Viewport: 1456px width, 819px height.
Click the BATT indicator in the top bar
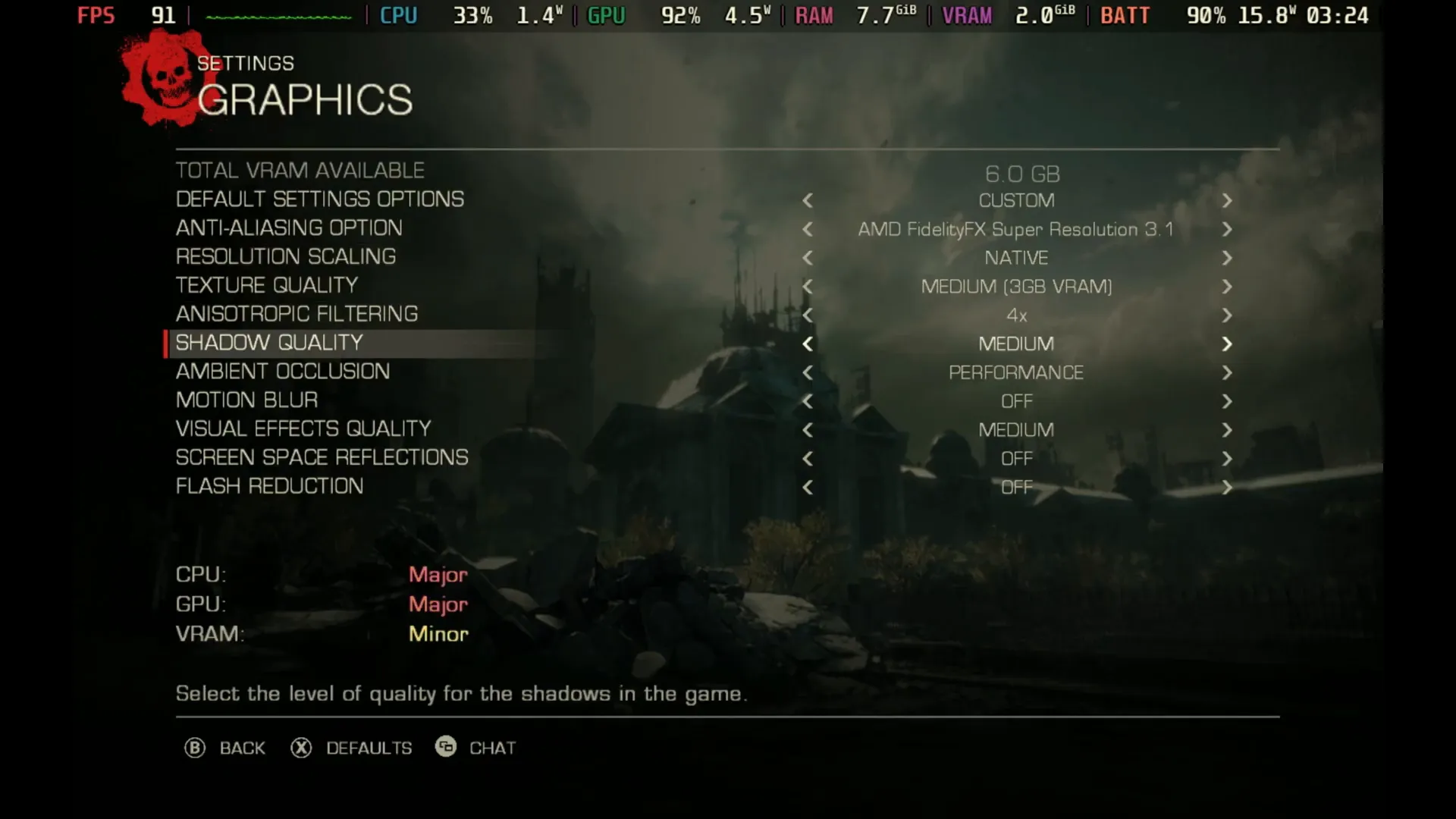(1125, 14)
